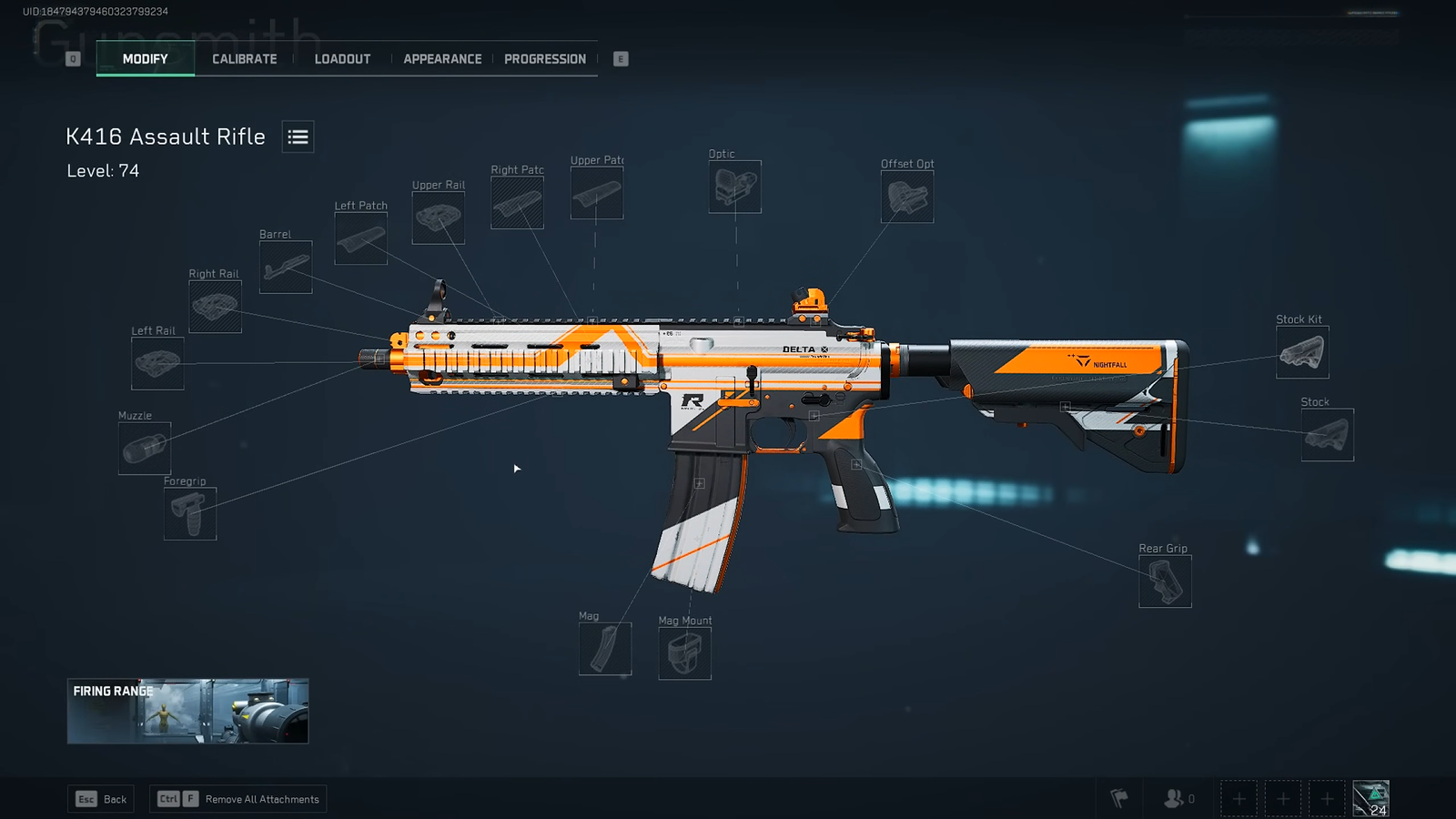Image resolution: width=1456 pixels, height=819 pixels.
Task: Open the list icon beside weapon name
Action: (x=298, y=137)
